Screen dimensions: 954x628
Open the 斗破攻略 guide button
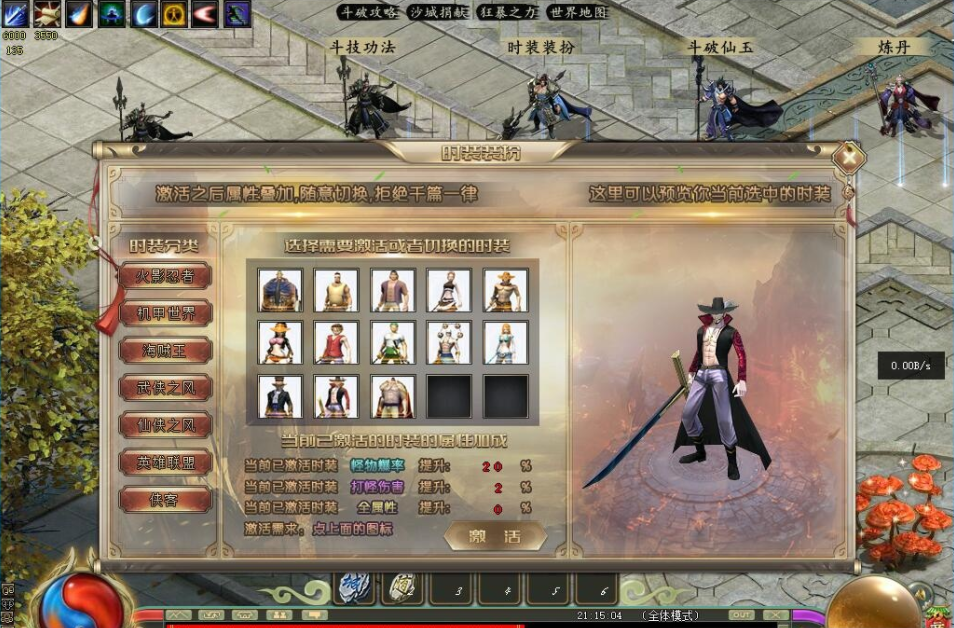point(368,12)
